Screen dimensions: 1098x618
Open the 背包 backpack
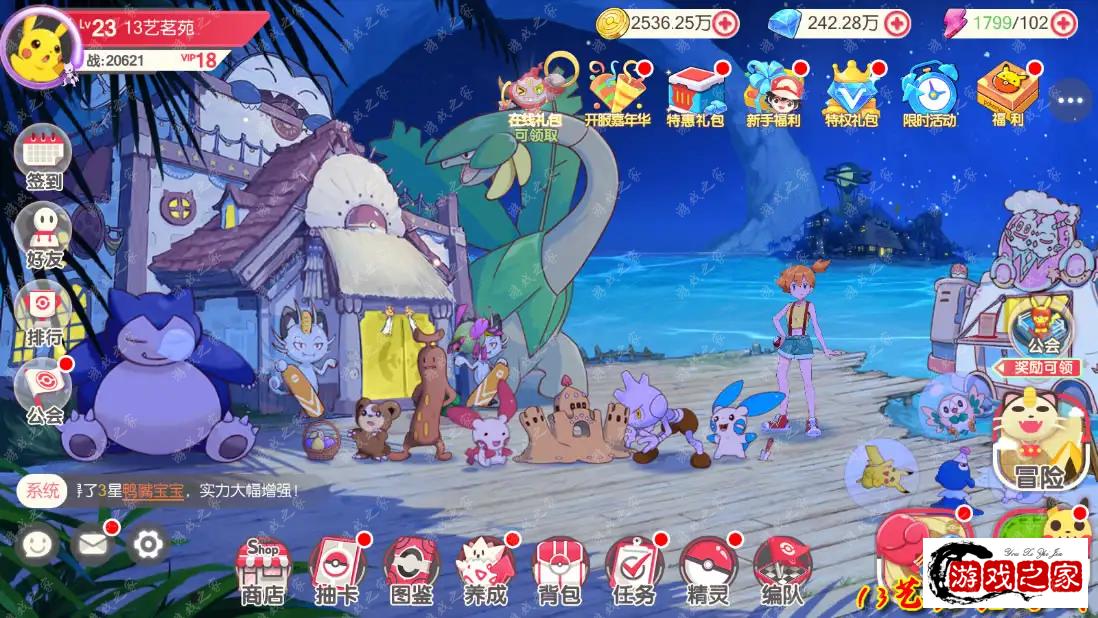[559, 570]
